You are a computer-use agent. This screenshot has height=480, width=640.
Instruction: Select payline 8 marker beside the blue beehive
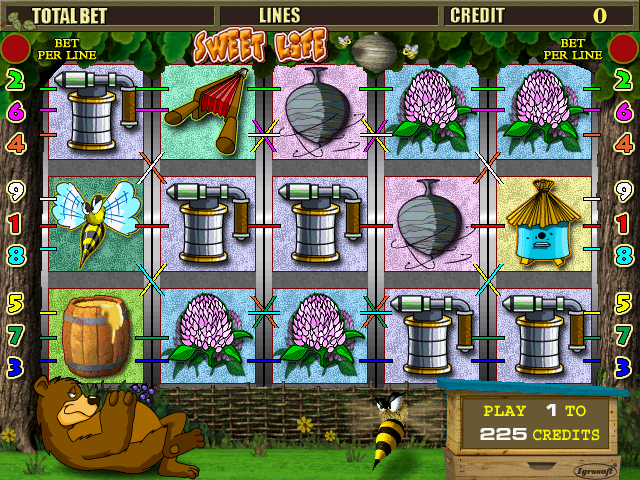[624, 254]
